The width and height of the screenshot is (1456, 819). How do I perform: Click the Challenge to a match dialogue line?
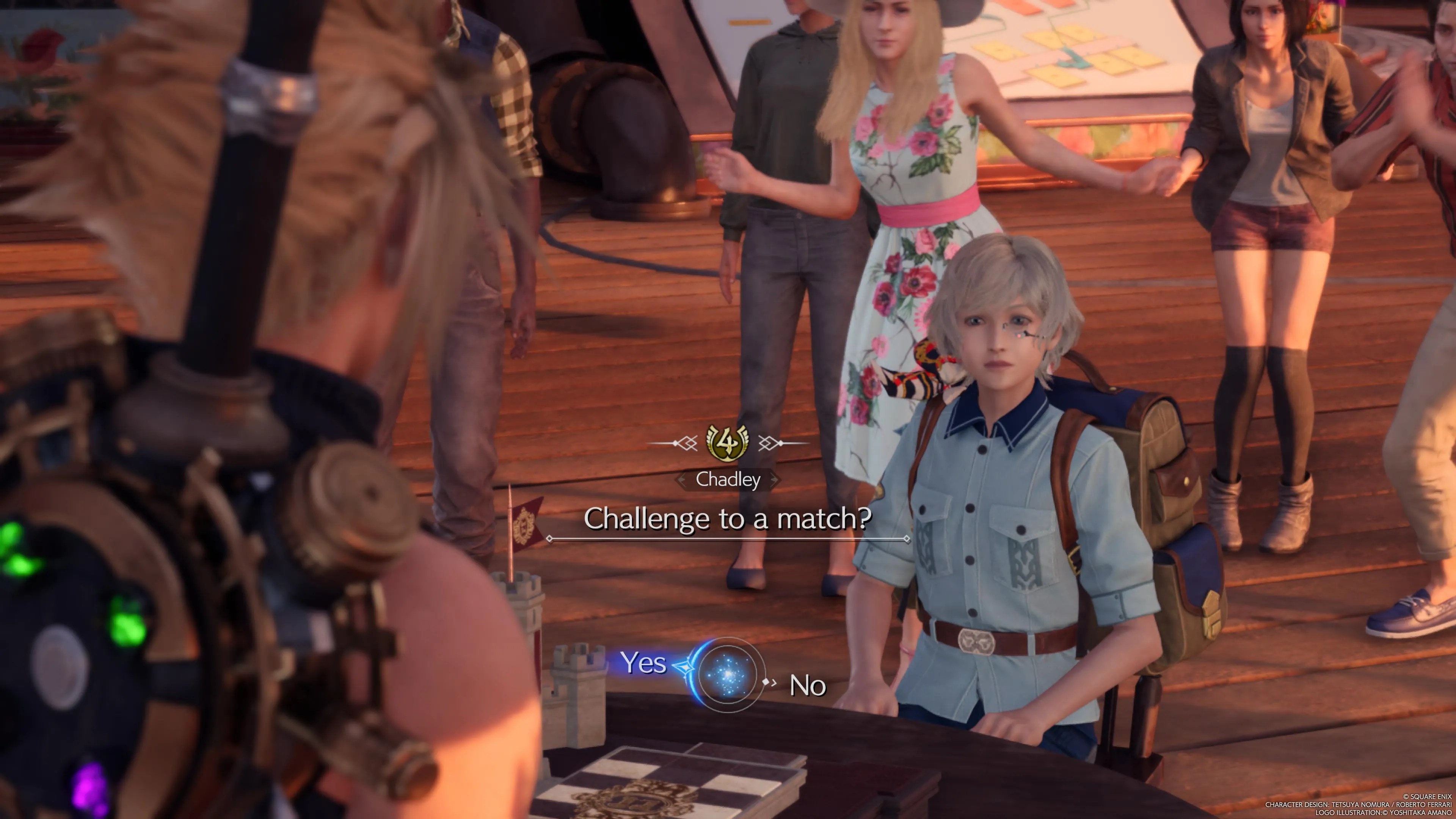tap(728, 518)
